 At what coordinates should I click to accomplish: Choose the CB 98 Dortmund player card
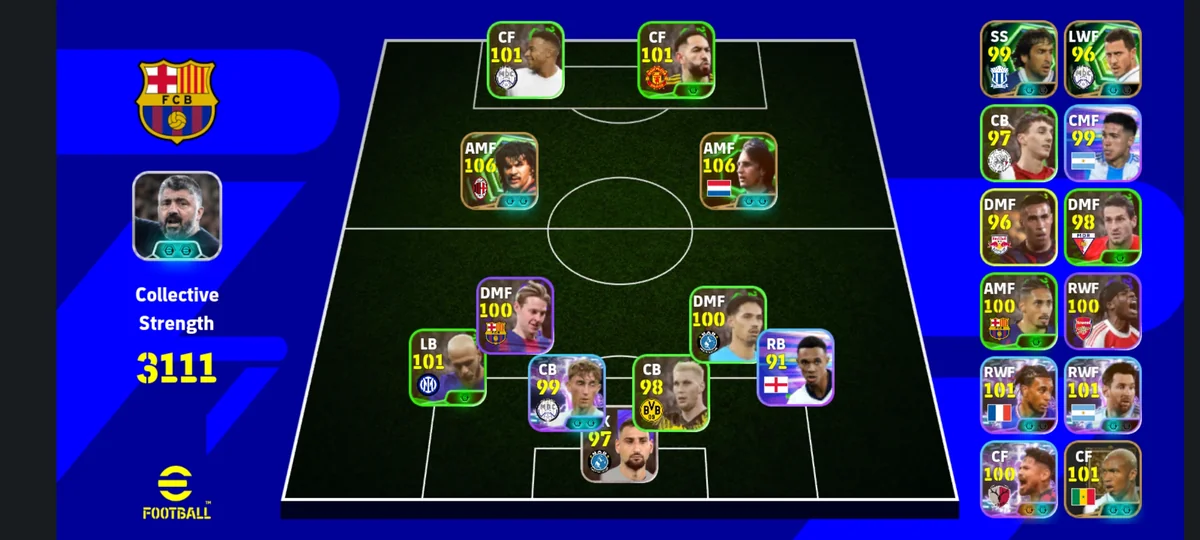[x=671, y=393]
